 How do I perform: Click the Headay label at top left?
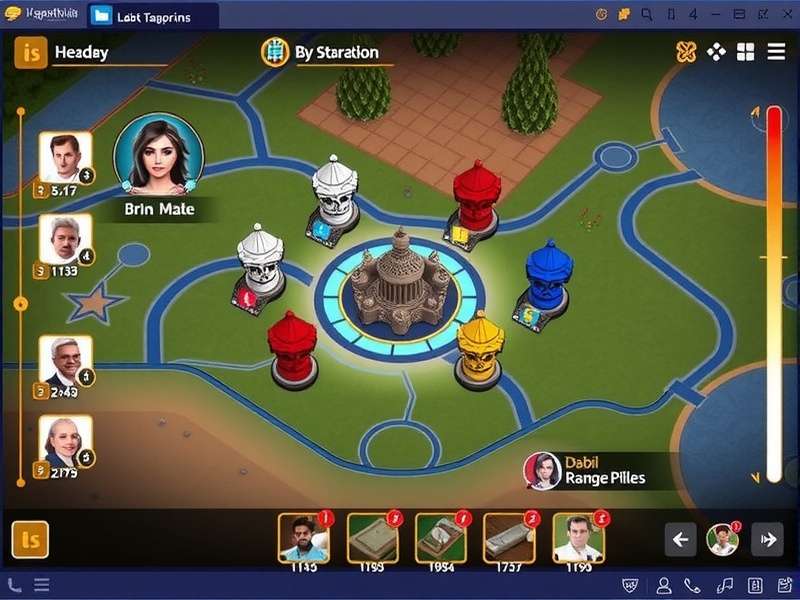(x=81, y=52)
